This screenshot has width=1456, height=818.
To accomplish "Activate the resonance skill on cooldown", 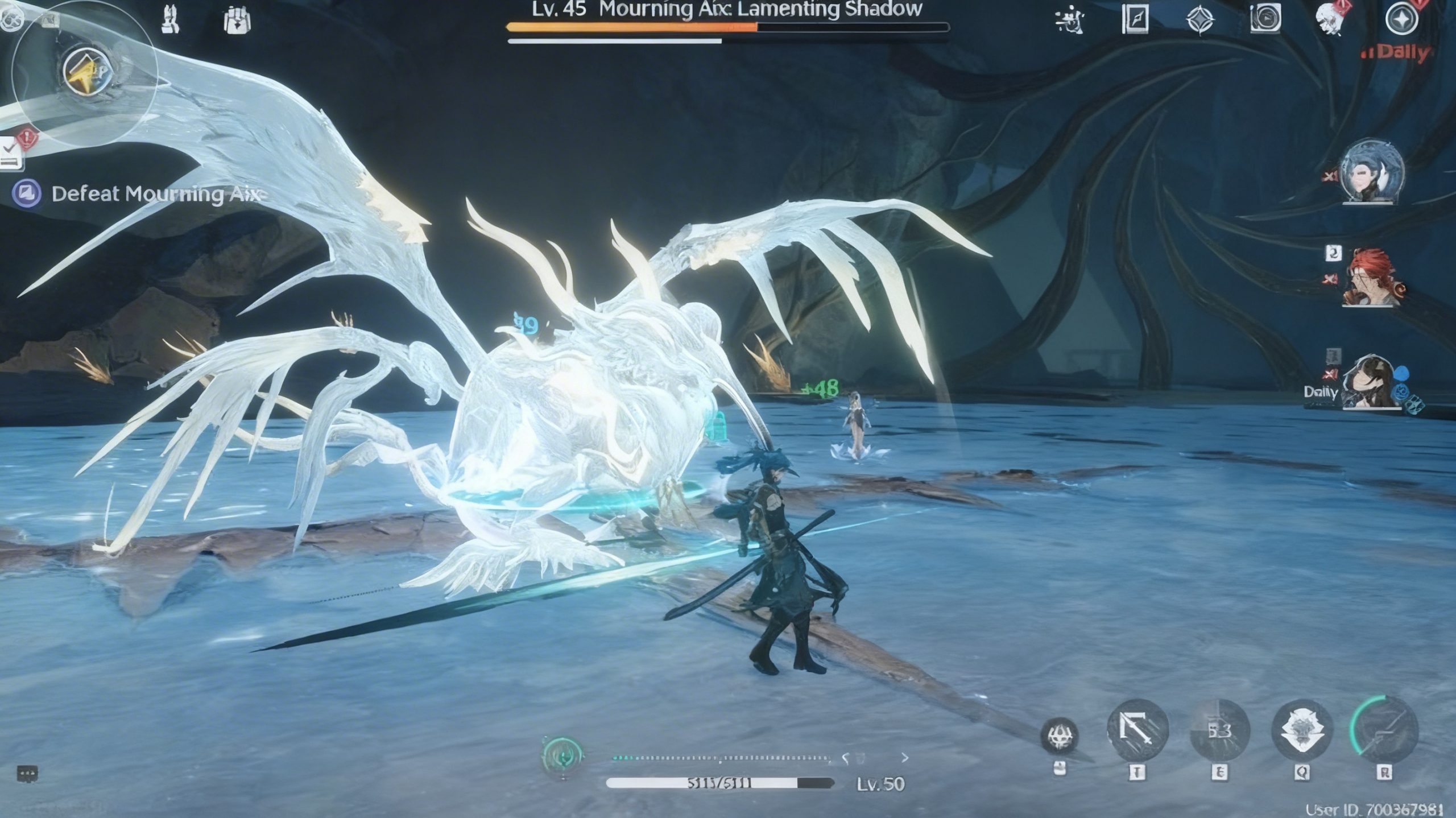I will pos(1219,731).
